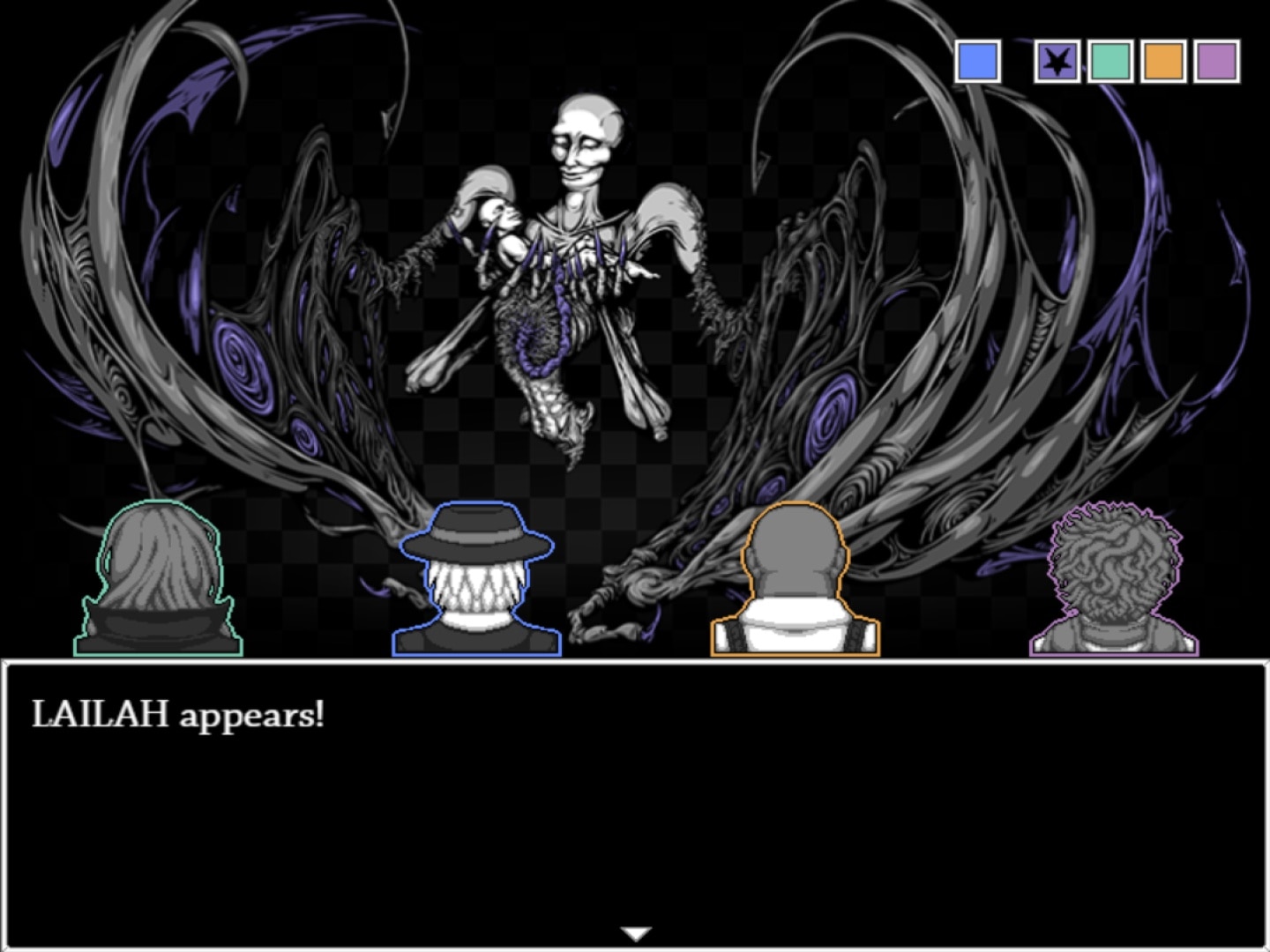
Task: Pick the purple-outlined curly-haired party member
Action: coord(1114,582)
